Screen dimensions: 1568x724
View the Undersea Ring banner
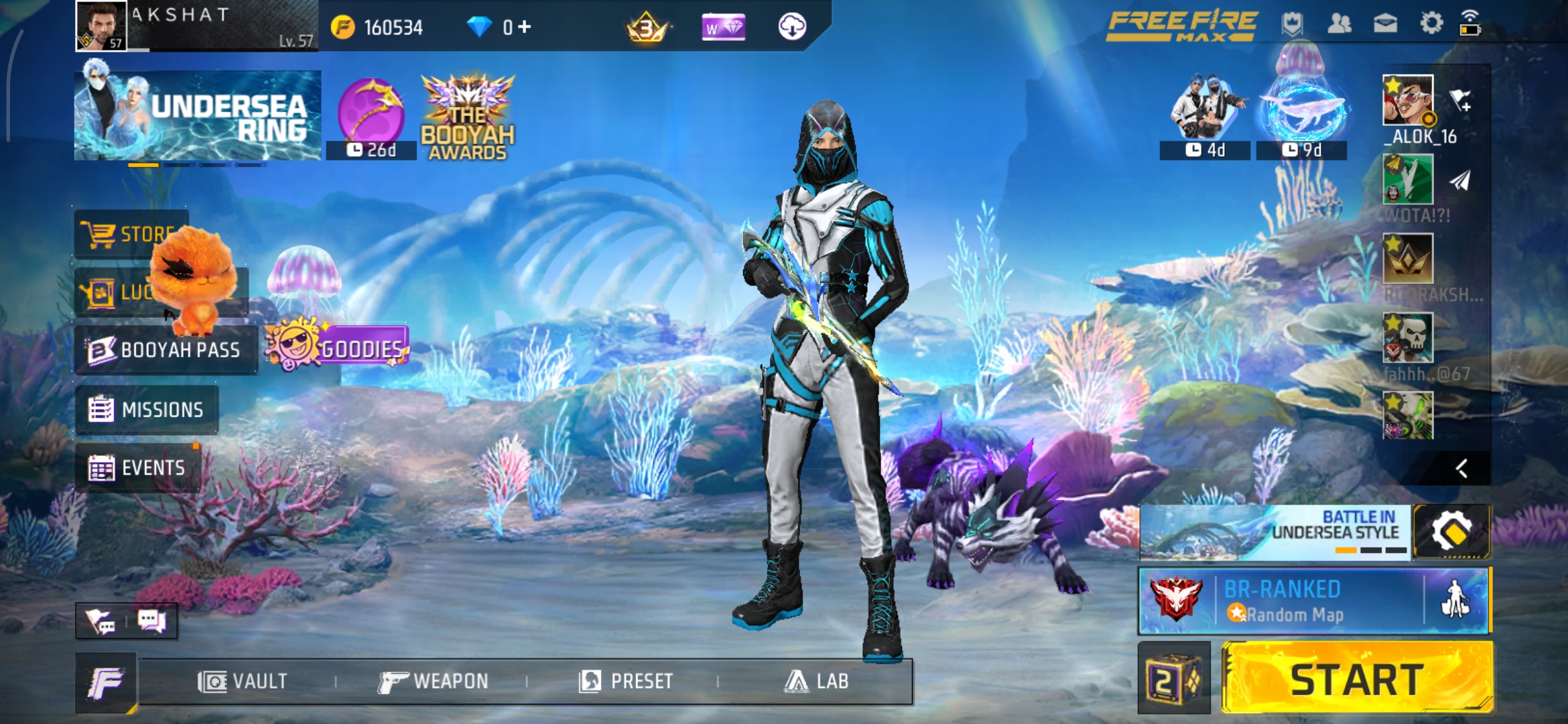pyautogui.click(x=198, y=116)
